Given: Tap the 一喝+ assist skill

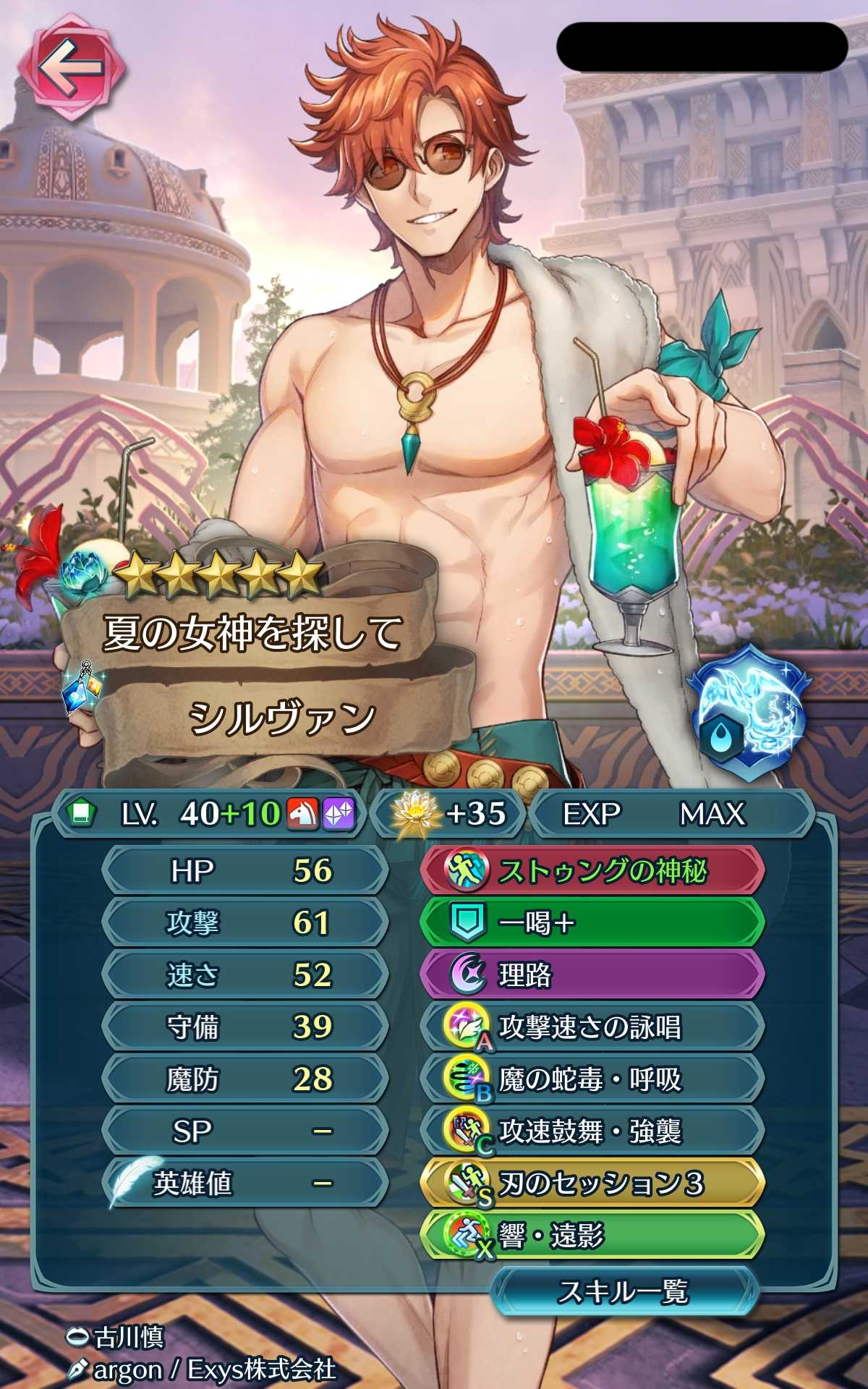Looking at the screenshot, I should (592, 922).
